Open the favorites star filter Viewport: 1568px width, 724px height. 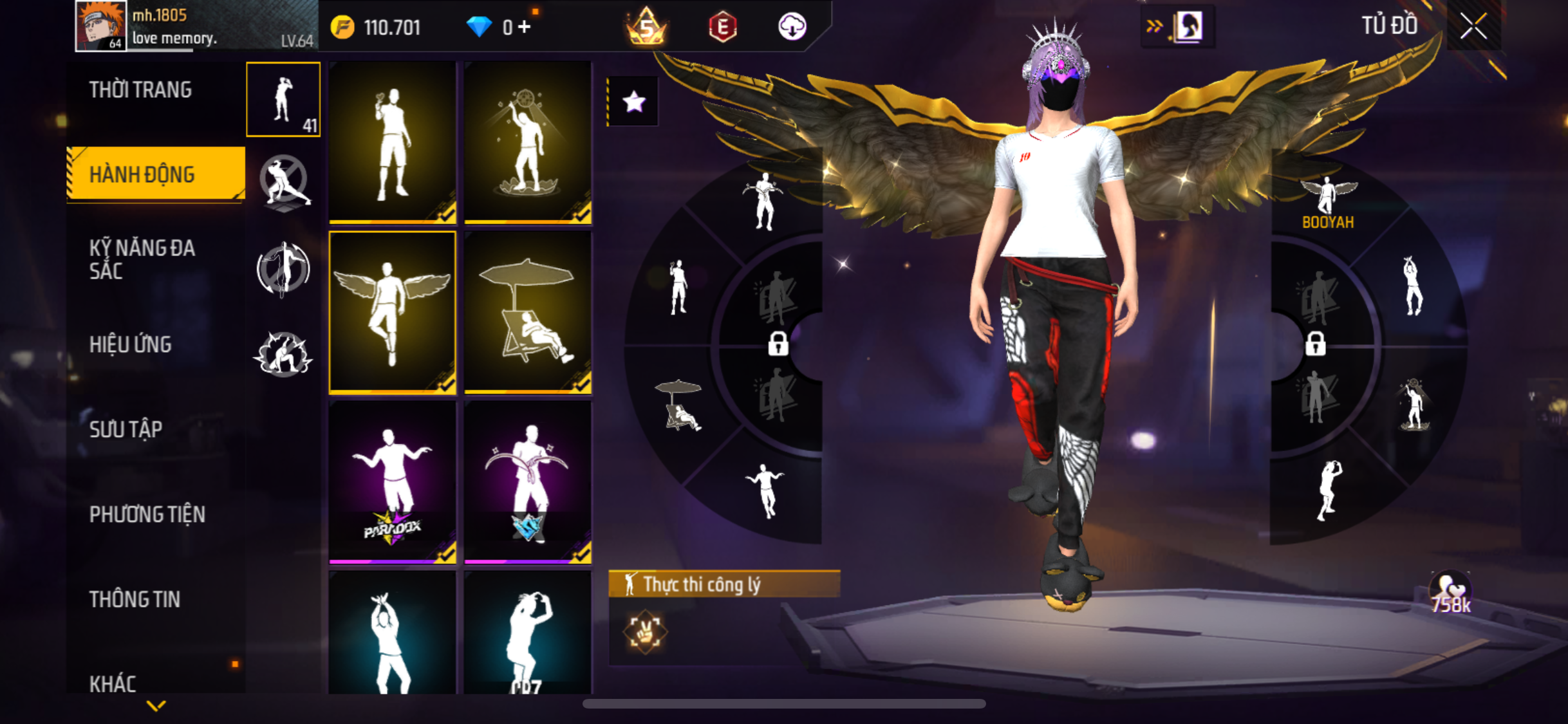click(634, 101)
